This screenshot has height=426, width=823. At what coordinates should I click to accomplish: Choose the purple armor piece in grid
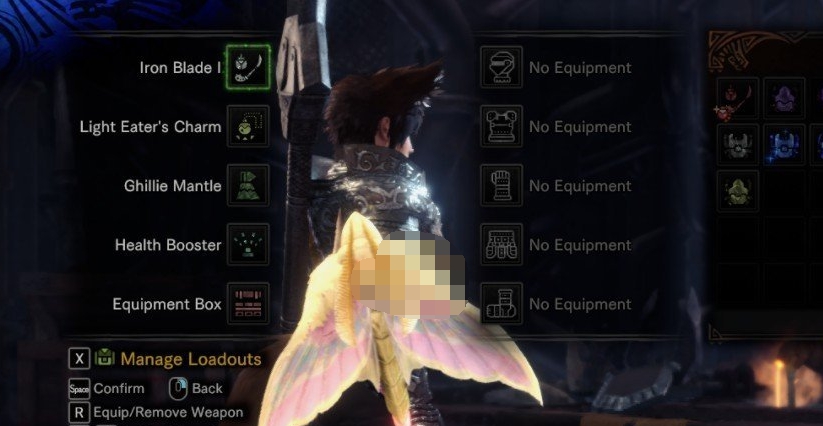784,99
